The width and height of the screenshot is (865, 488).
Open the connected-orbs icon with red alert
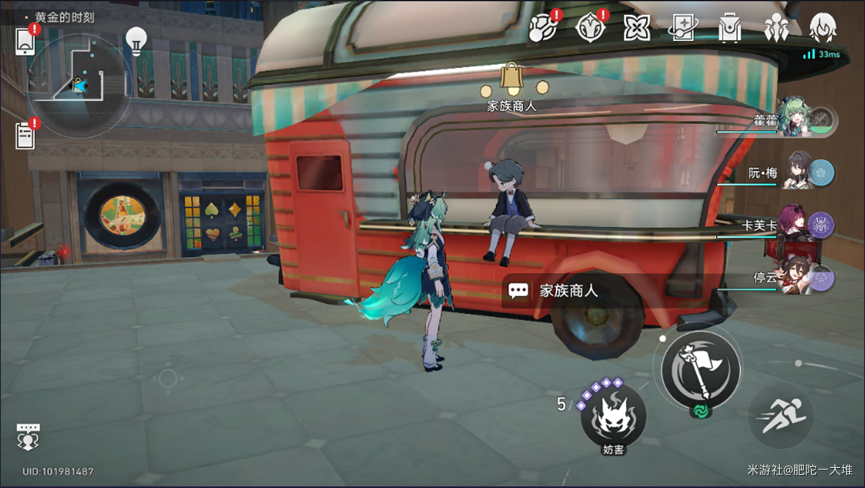(543, 28)
